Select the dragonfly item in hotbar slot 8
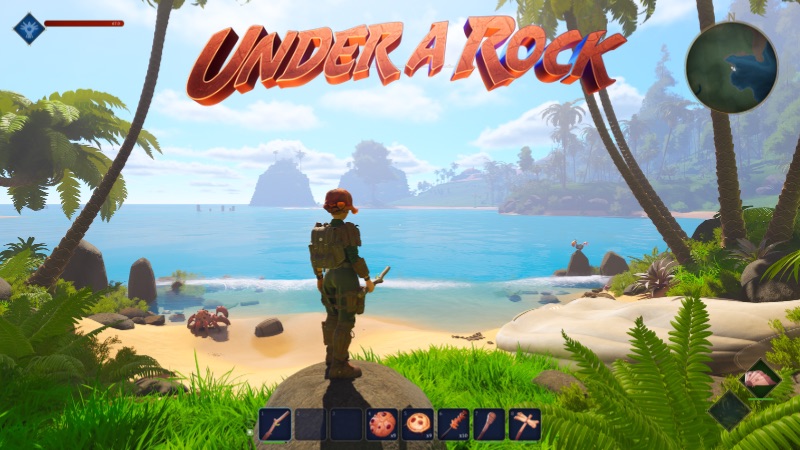 click(x=524, y=425)
